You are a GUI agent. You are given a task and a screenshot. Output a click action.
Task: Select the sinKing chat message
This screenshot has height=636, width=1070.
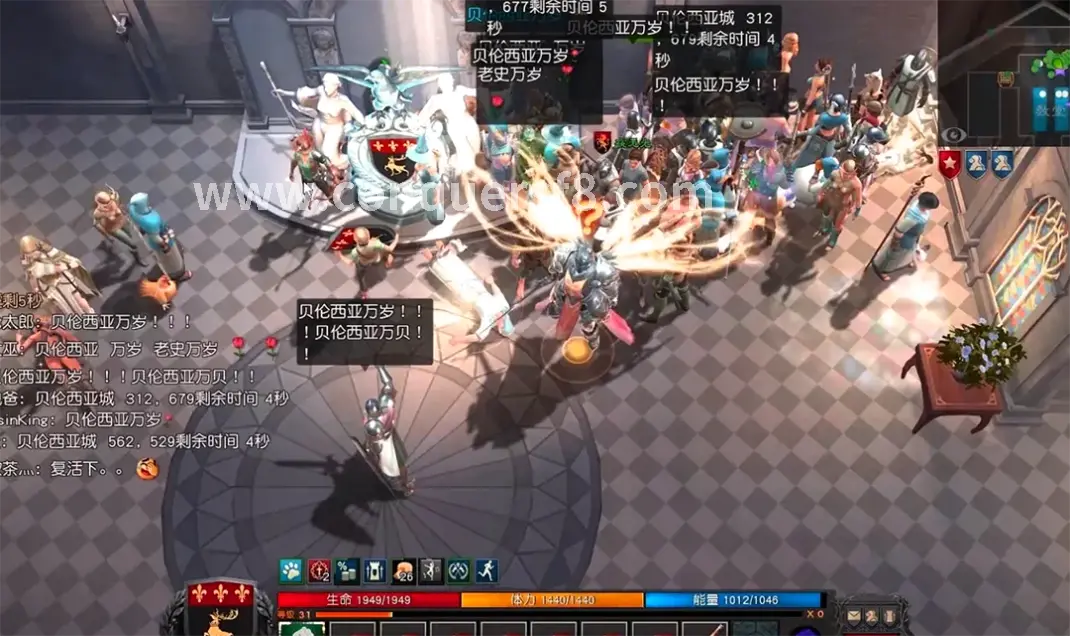tap(80, 420)
